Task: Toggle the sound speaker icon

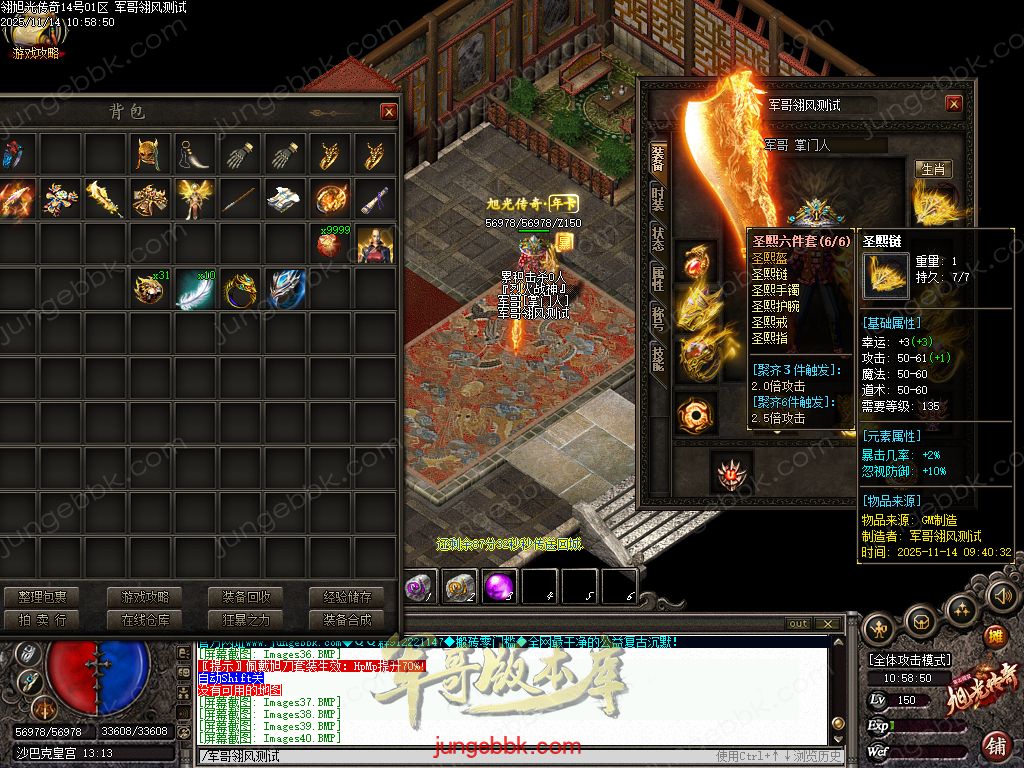Action: (1001, 597)
